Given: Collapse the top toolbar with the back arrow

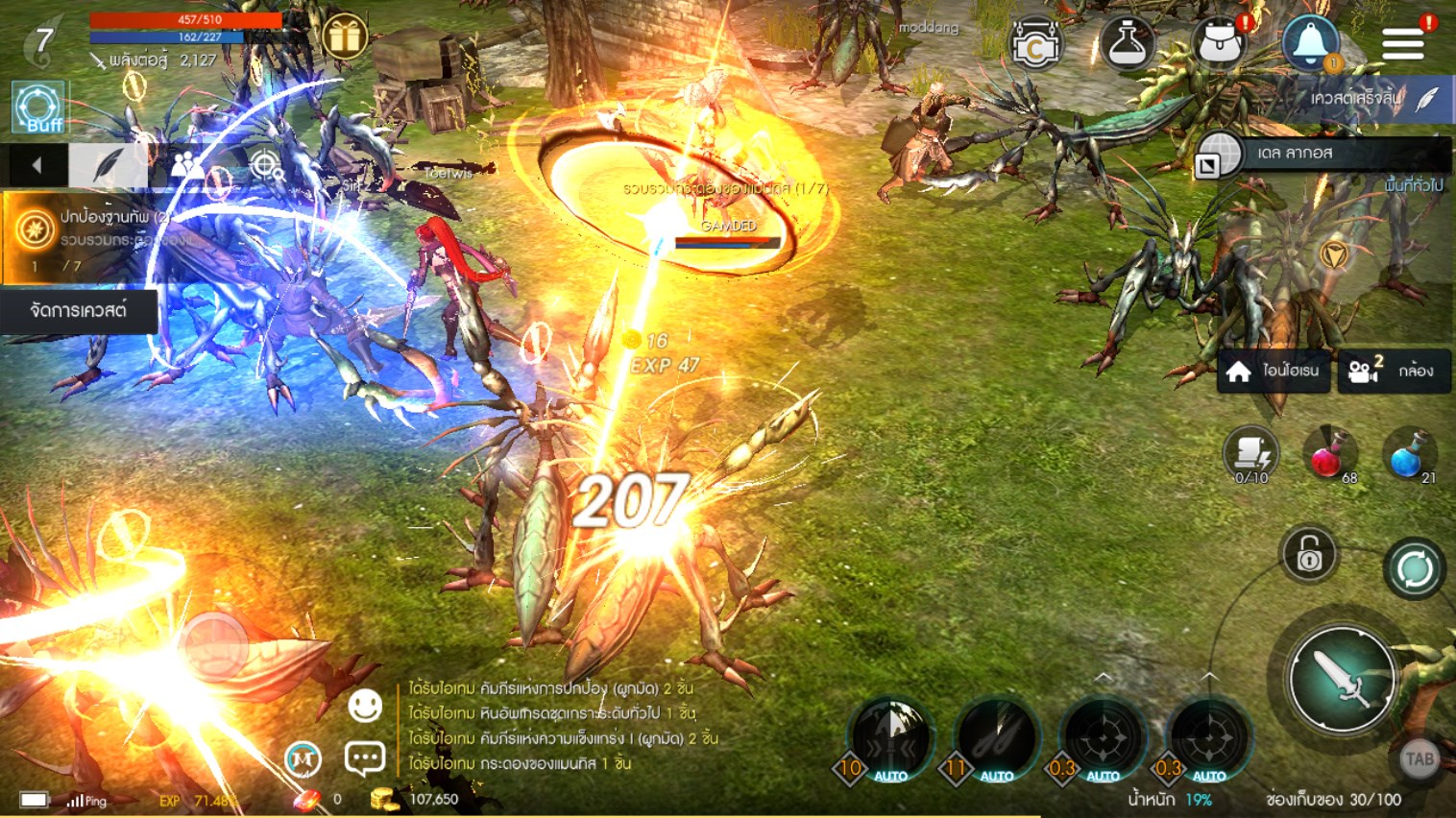Looking at the screenshot, I should tap(35, 165).
